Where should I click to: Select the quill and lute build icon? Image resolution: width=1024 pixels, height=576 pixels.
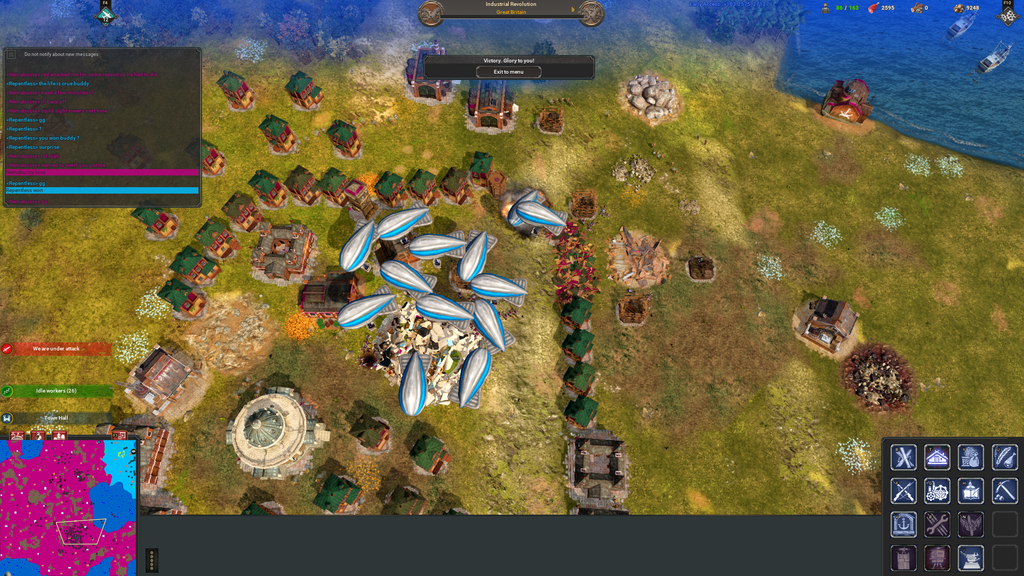[x=1004, y=458]
